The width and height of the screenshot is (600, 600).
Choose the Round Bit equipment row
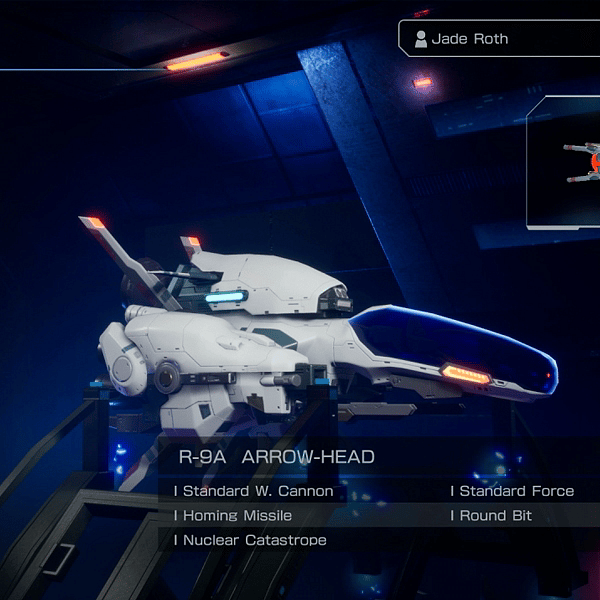coord(495,515)
